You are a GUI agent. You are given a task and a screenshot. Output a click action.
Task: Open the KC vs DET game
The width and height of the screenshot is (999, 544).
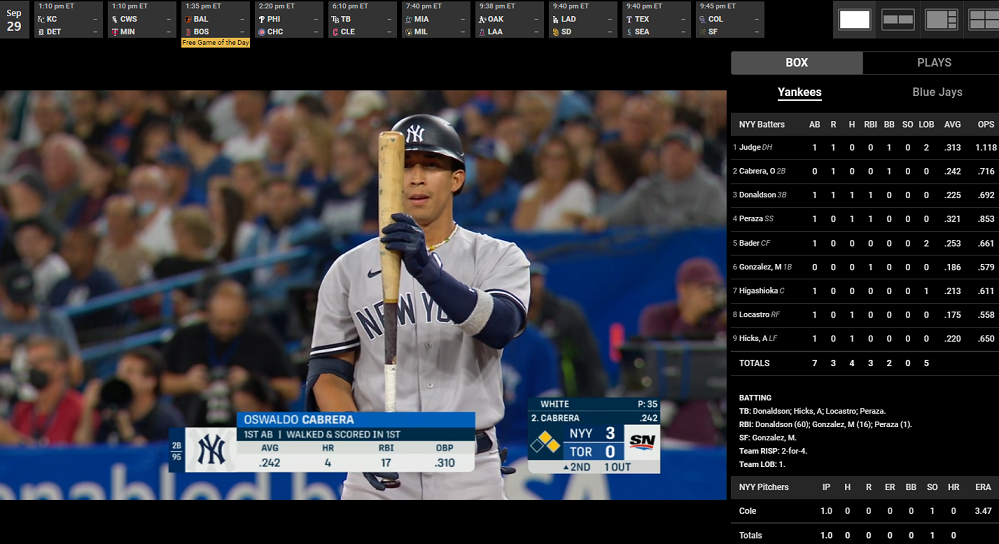pos(67,19)
